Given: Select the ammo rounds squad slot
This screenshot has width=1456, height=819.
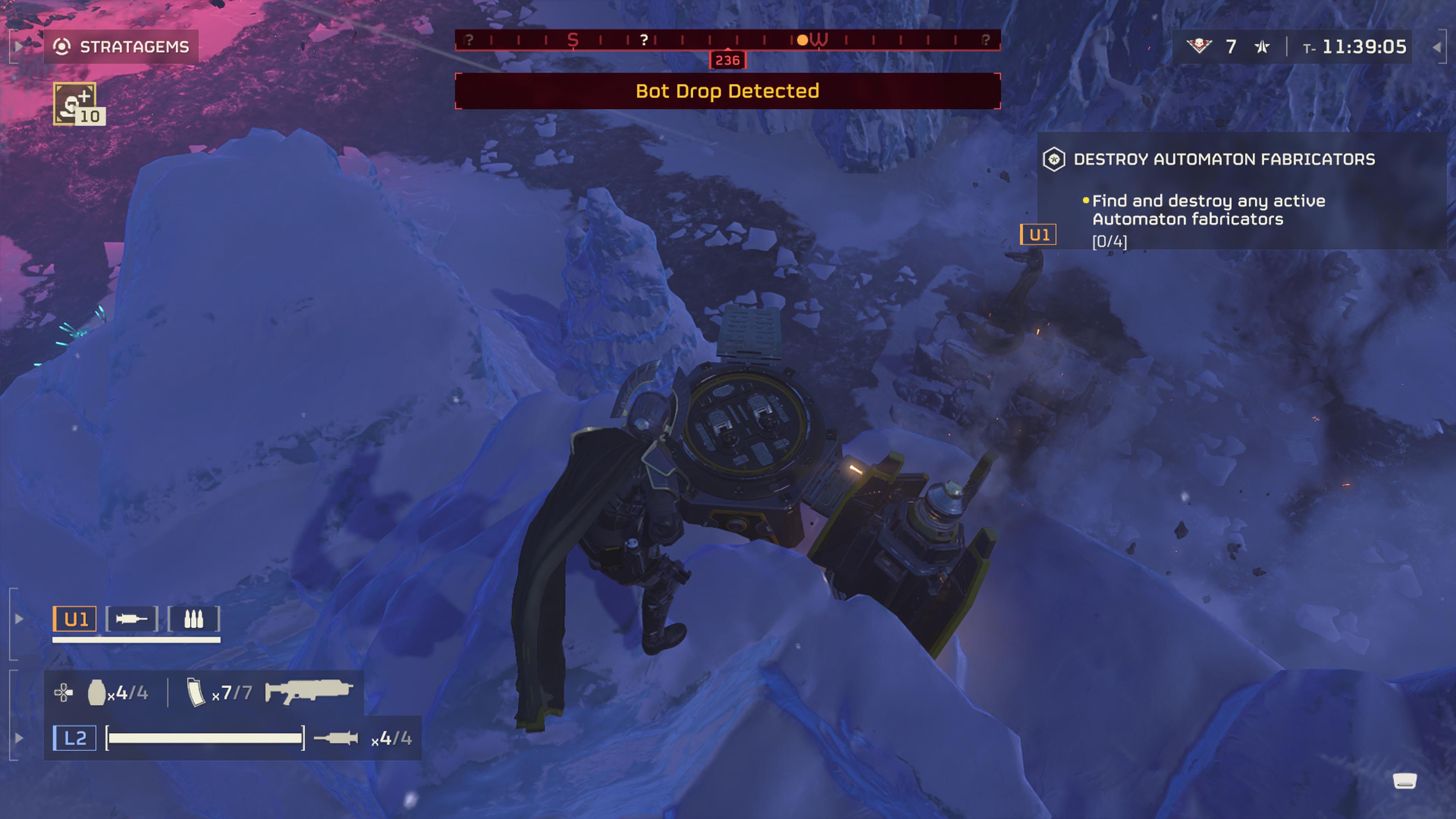Looking at the screenshot, I should coord(194,619).
